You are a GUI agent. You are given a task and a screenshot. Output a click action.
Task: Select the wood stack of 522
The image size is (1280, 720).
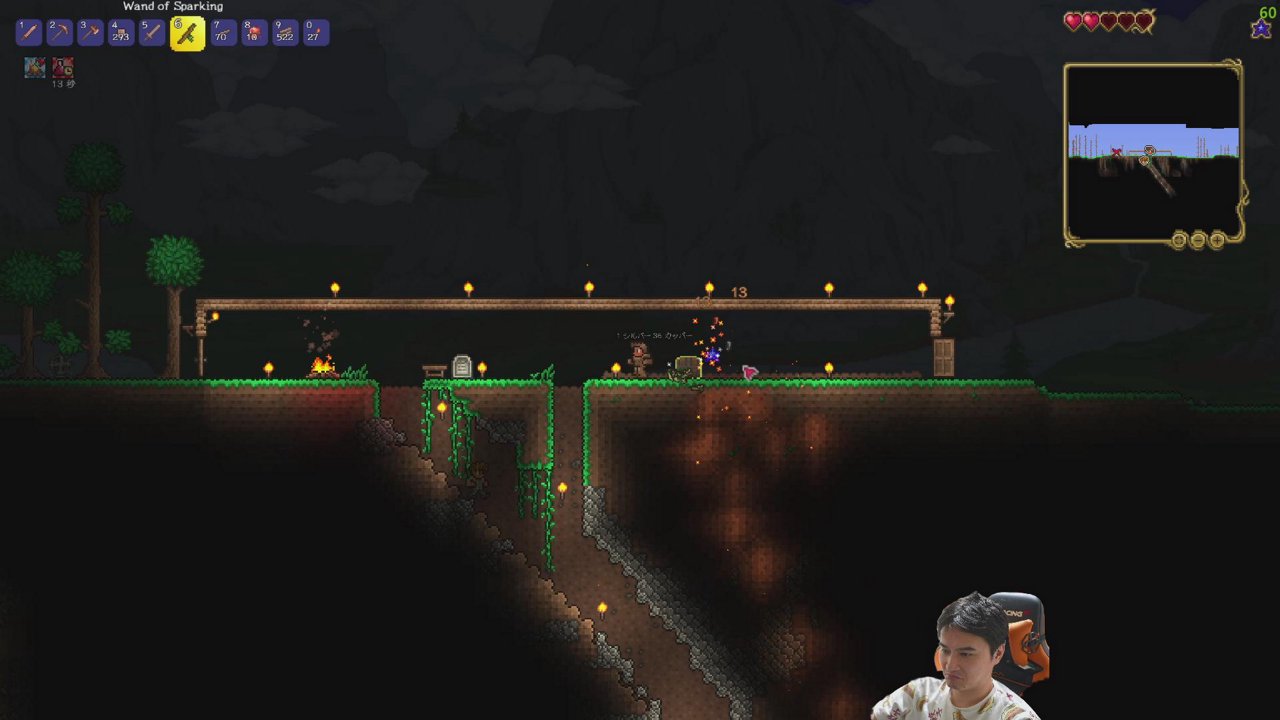click(x=285, y=32)
